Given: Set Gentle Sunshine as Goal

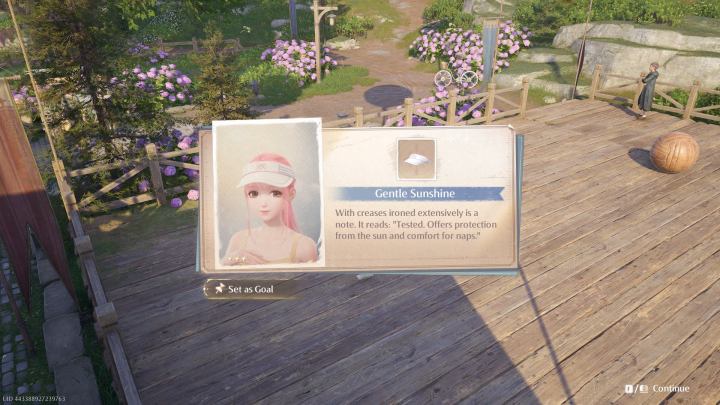Looking at the screenshot, I should point(250,289).
